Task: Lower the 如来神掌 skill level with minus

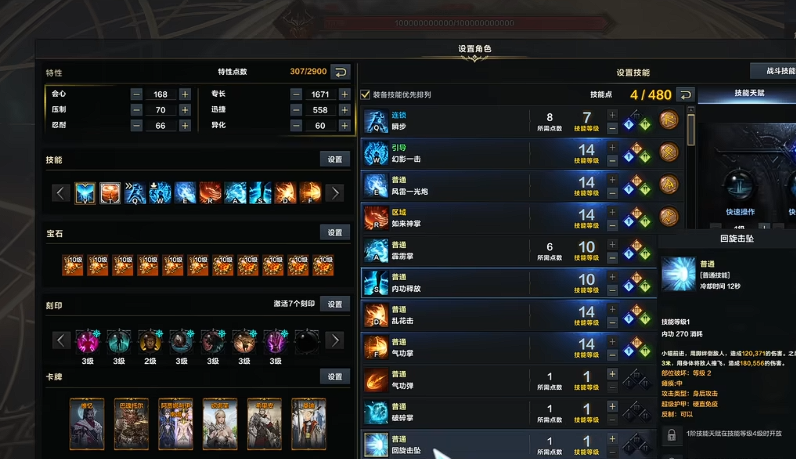Action: coord(612,224)
